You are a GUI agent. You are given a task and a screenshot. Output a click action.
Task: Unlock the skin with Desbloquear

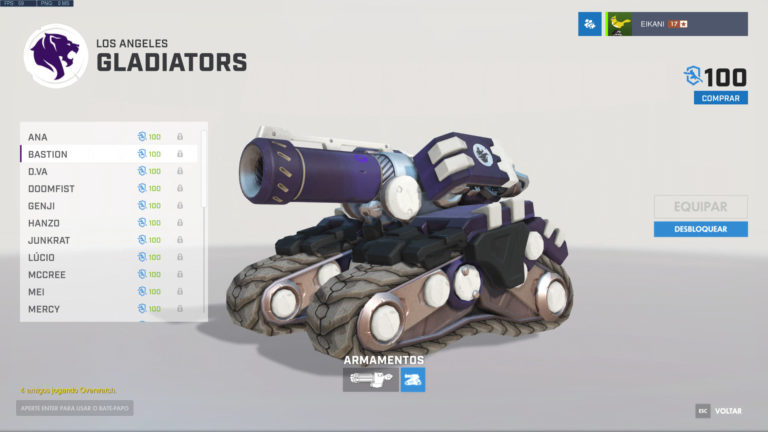[700, 229]
